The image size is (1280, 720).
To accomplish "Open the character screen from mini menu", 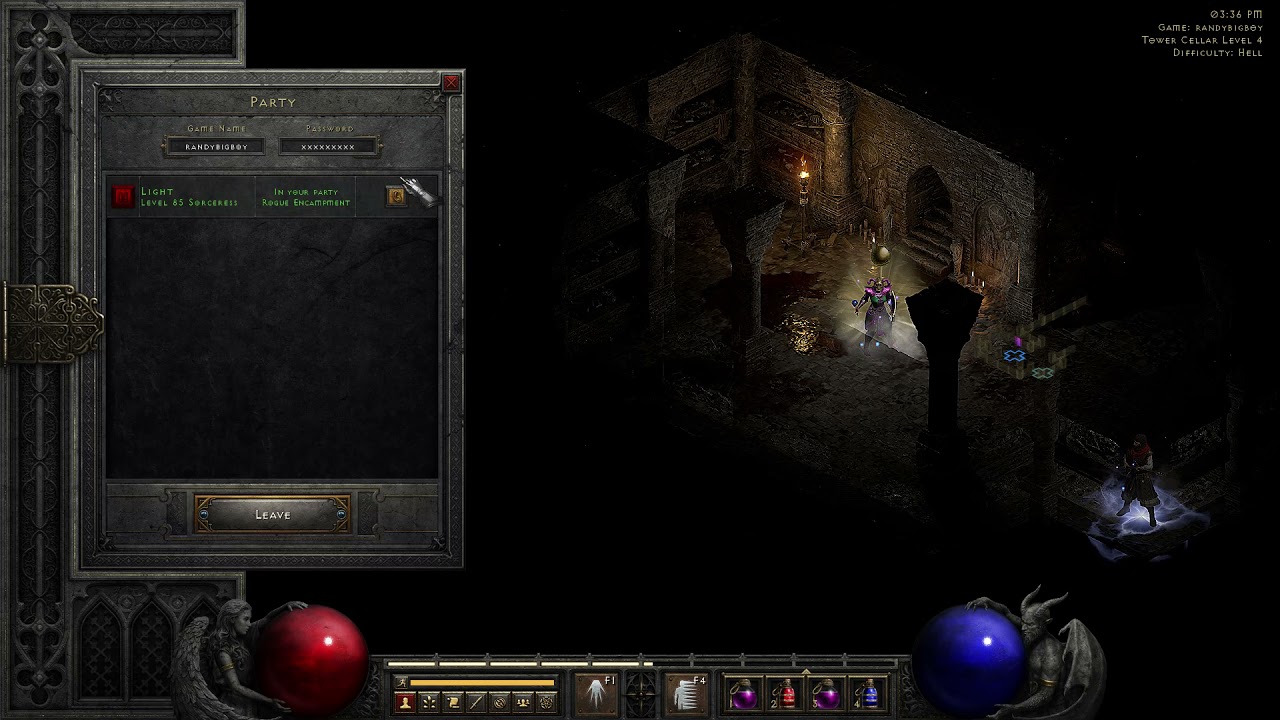I will click(405, 703).
